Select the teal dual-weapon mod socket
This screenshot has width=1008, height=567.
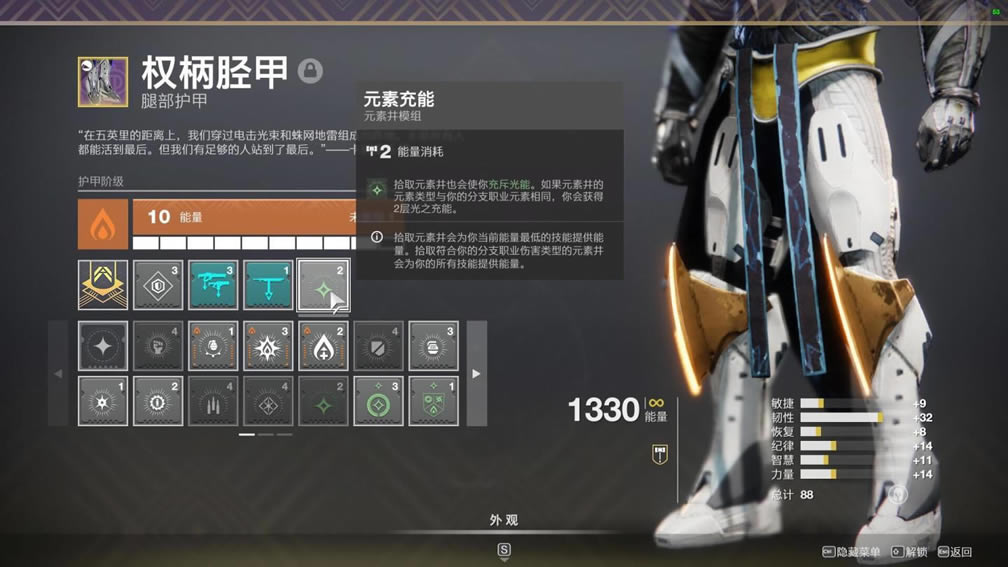[x=213, y=285]
